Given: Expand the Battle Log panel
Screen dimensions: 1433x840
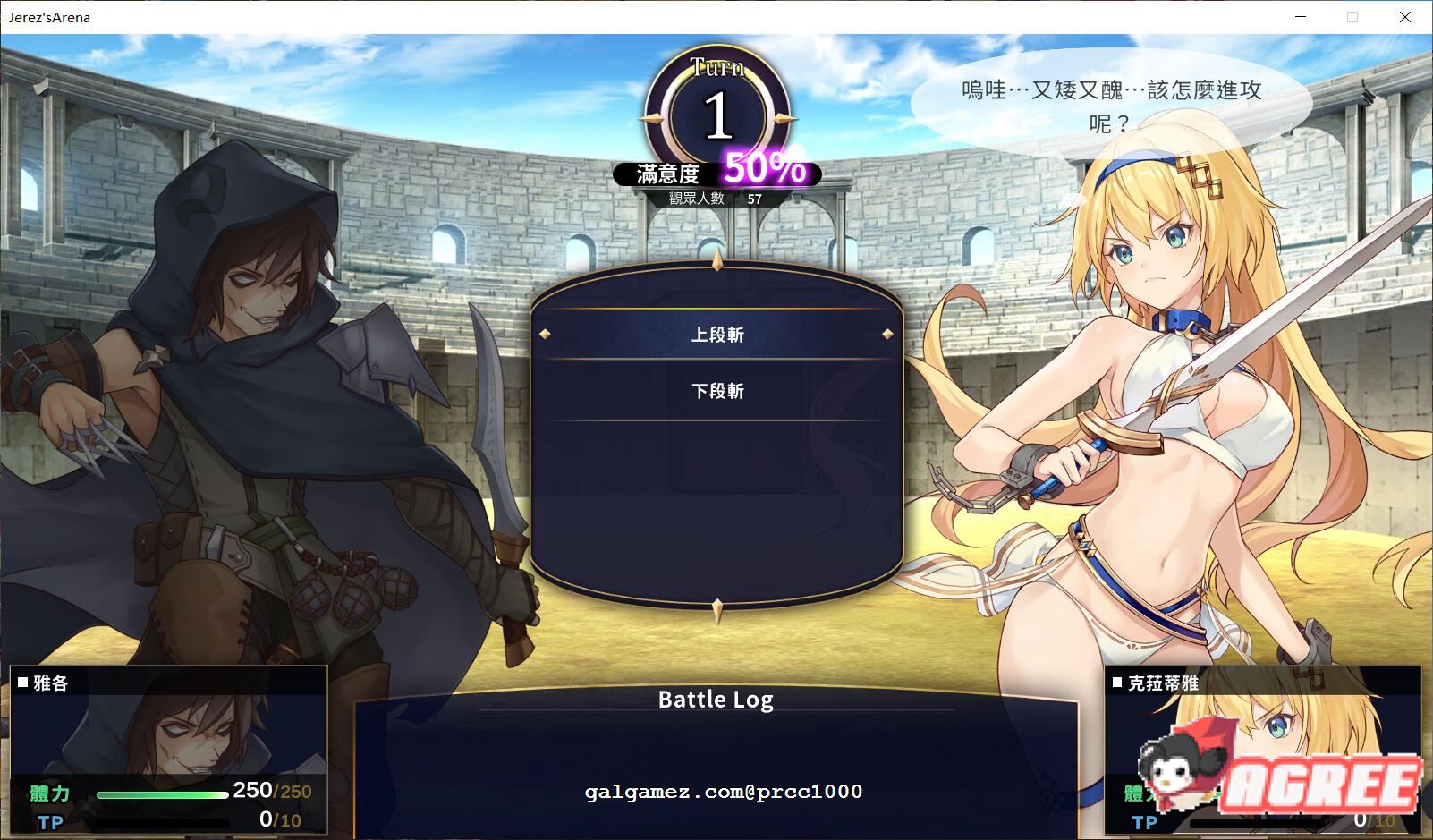Looking at the screenshot, I should [716, 700].
